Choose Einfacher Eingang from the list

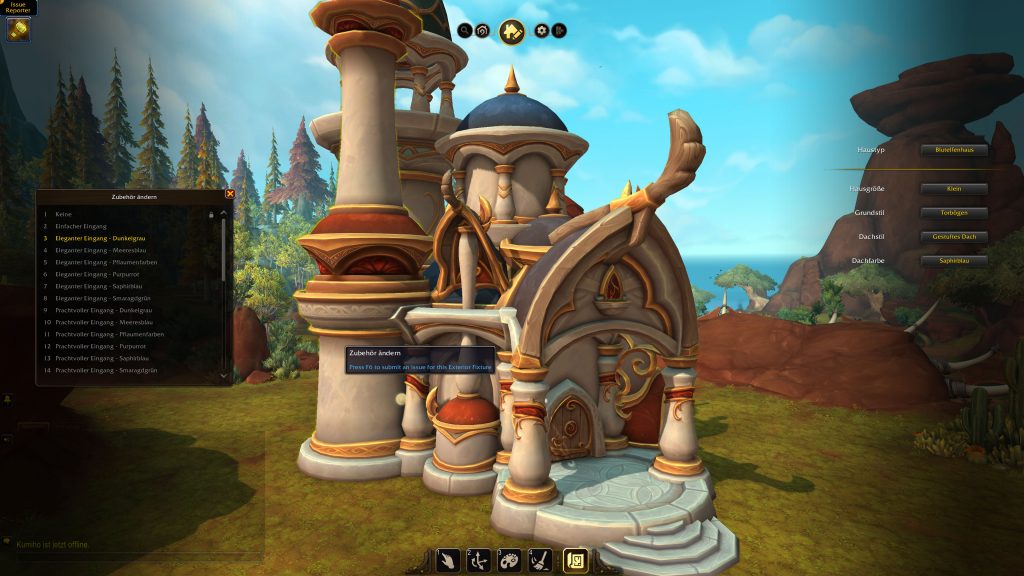(82, 226)
